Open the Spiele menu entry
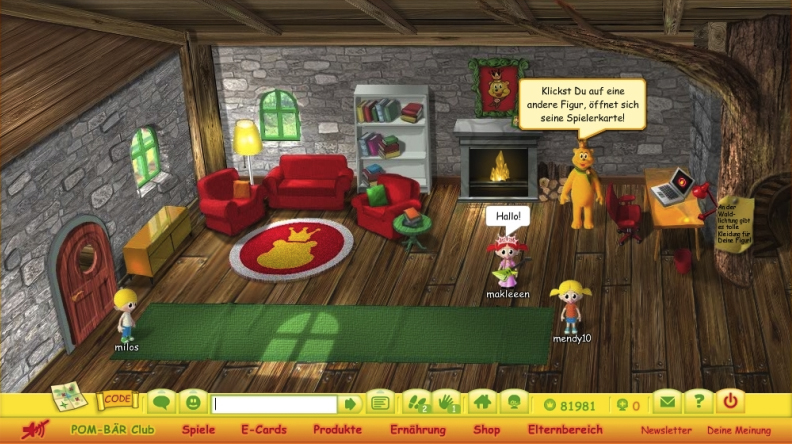Image resolution: width=792 pixels, height=444 pixels. [198, 430]
